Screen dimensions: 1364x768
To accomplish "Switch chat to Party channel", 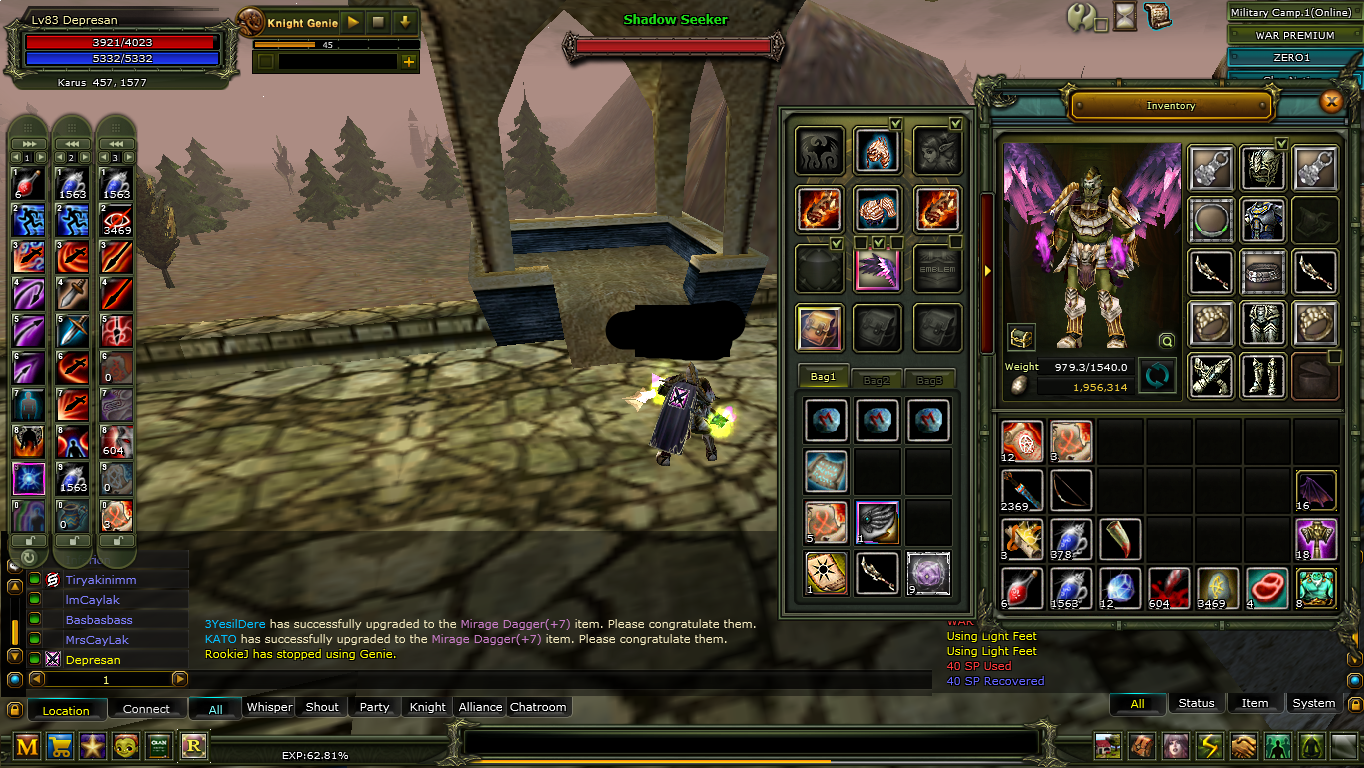I will click(374, 707).
